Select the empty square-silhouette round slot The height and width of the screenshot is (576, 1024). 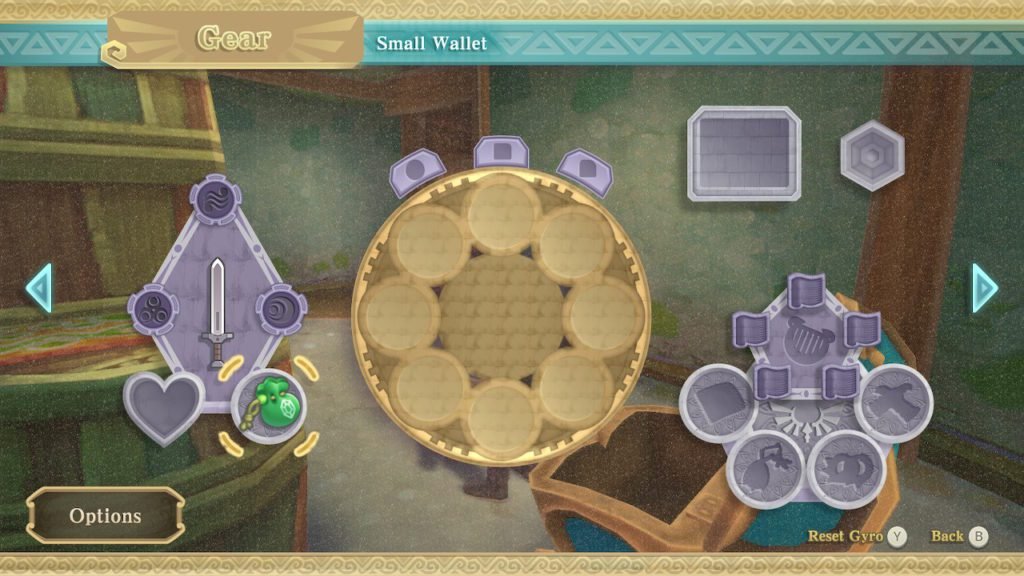pos(717,402)
